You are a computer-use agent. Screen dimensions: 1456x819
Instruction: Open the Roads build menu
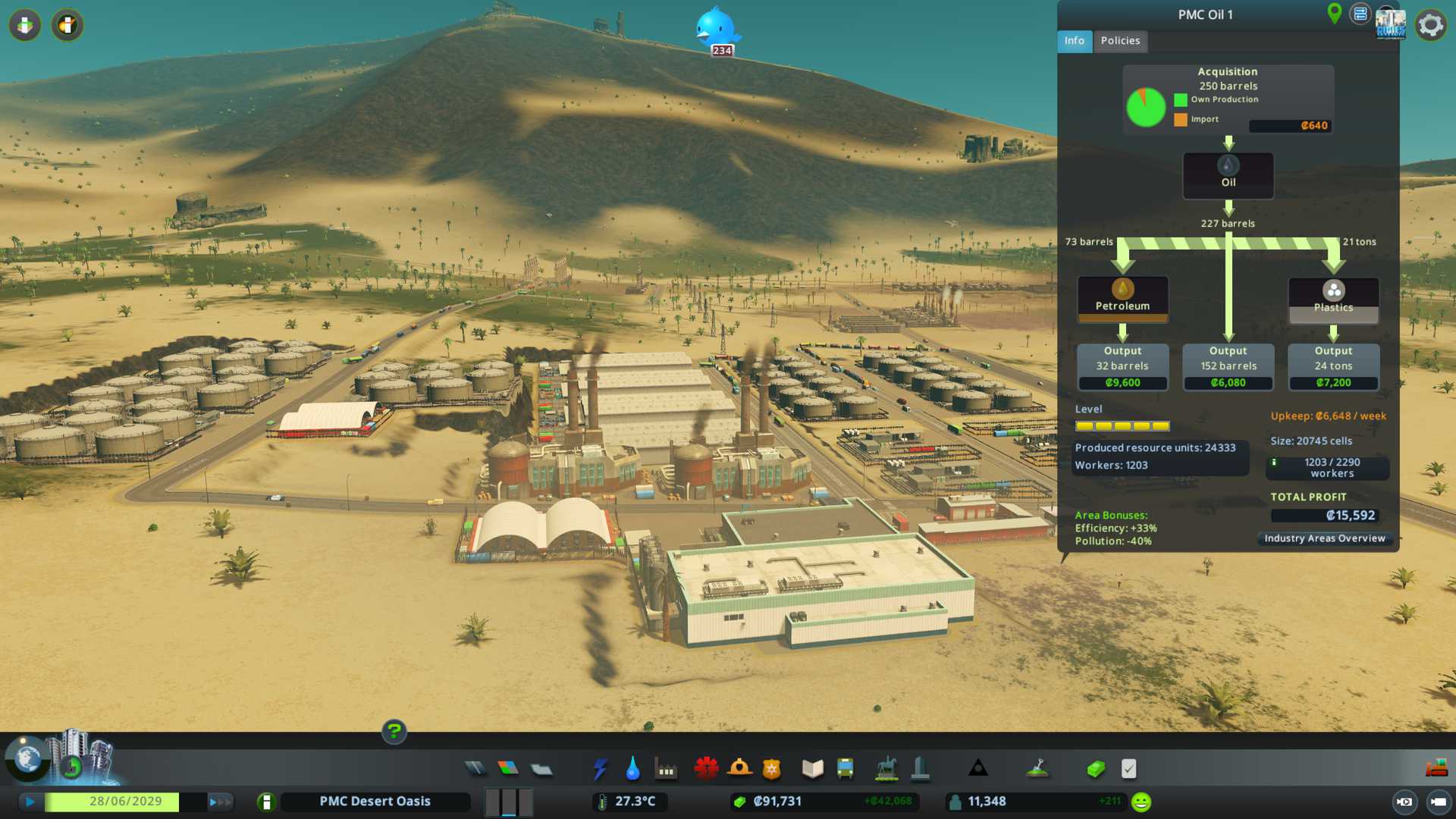[x=475, y=769]
